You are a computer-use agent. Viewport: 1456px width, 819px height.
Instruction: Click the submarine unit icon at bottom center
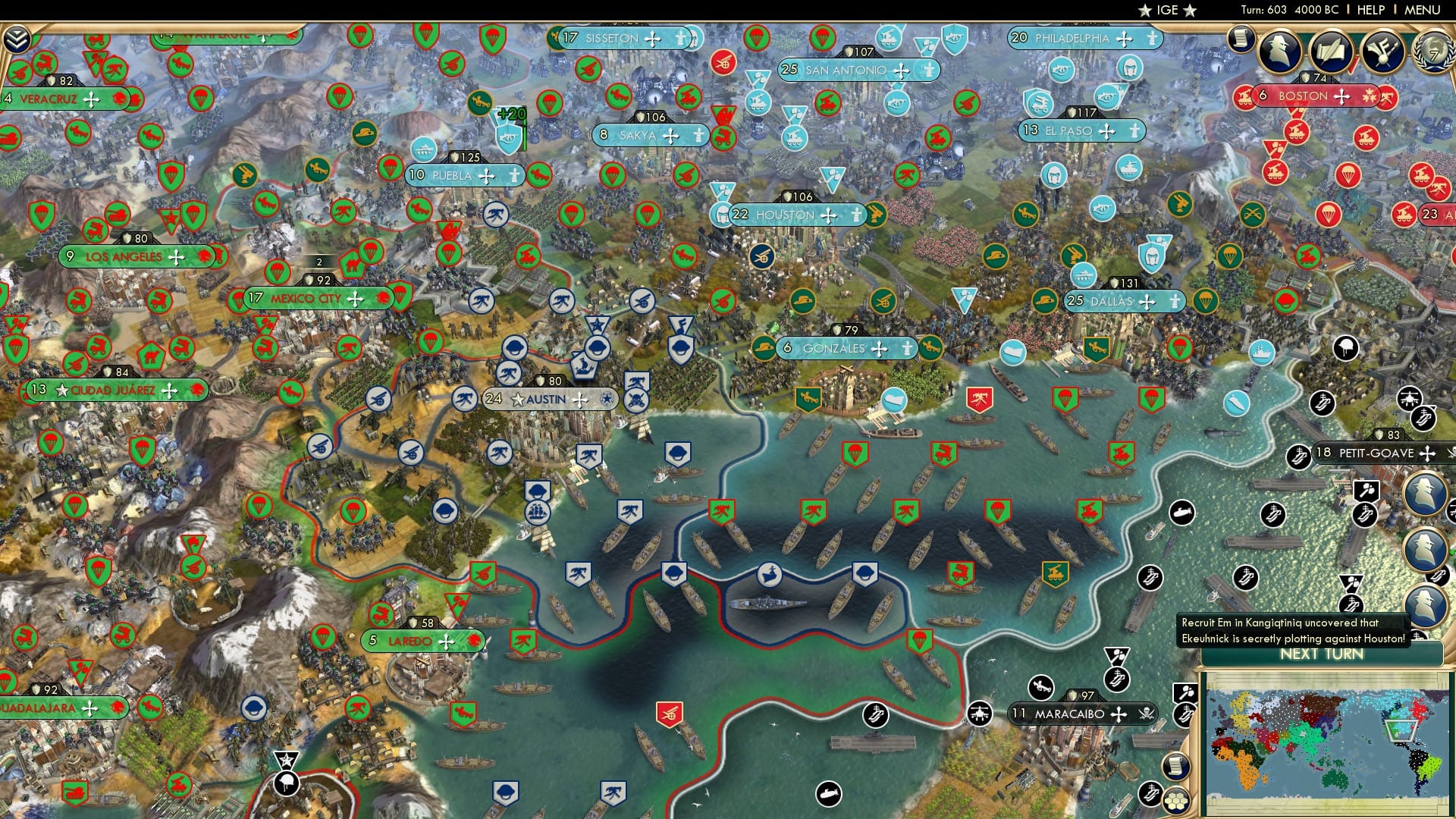click(x=828, y=793)
